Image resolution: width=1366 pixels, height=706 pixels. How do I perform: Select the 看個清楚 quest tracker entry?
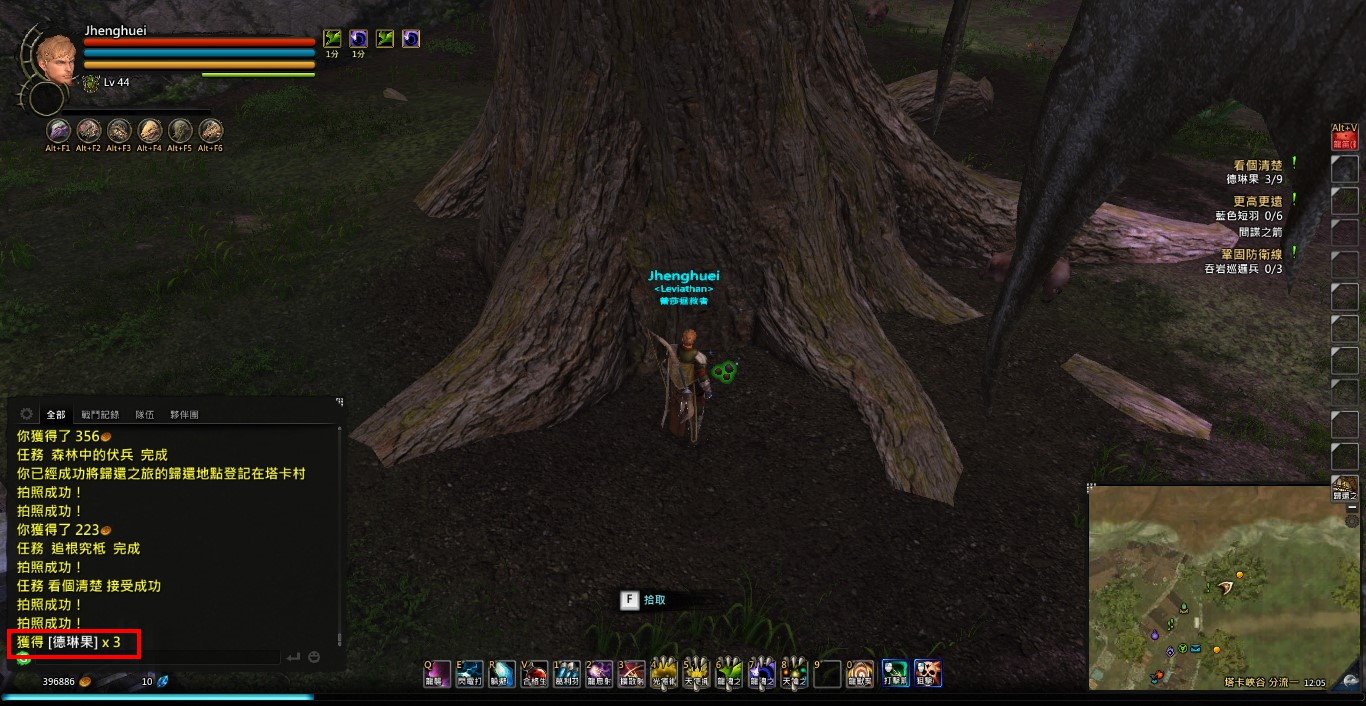coord(1257,164)
